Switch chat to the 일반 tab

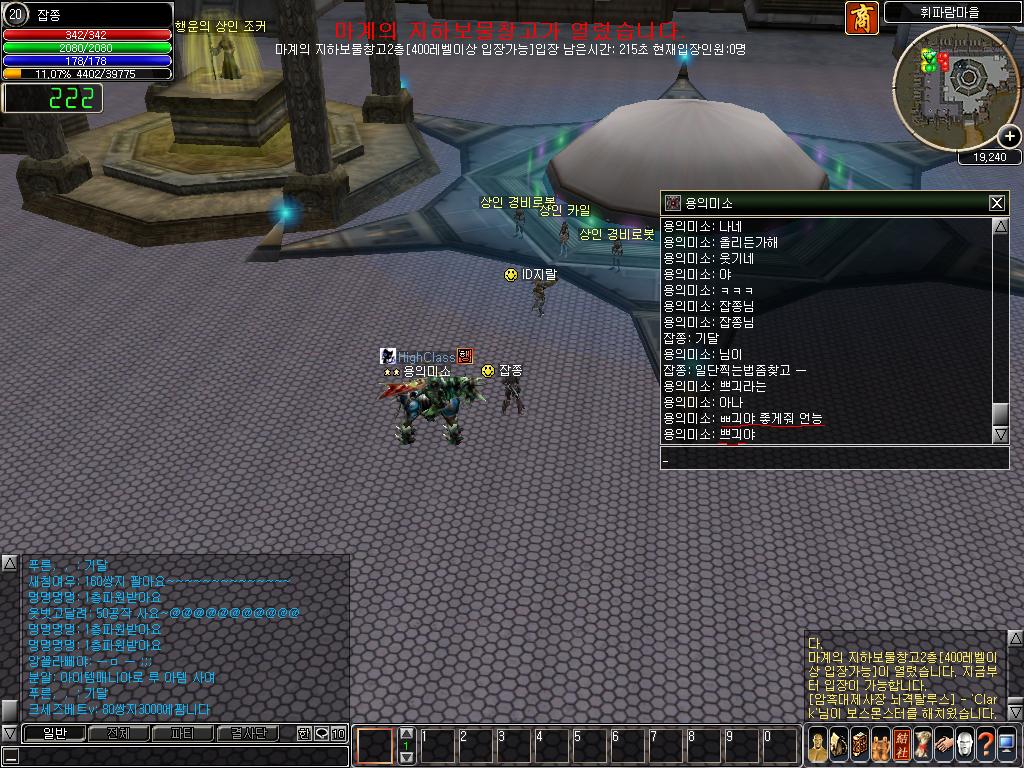(x=54, y=734)
